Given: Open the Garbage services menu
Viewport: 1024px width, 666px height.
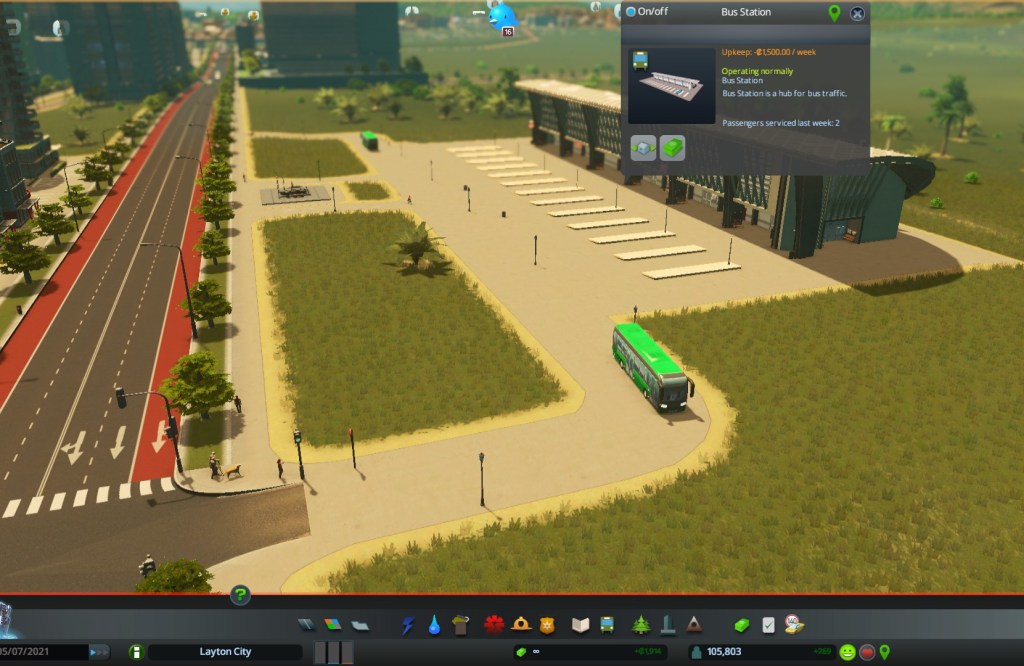Looking at the screenshot, I should (460, 625).
